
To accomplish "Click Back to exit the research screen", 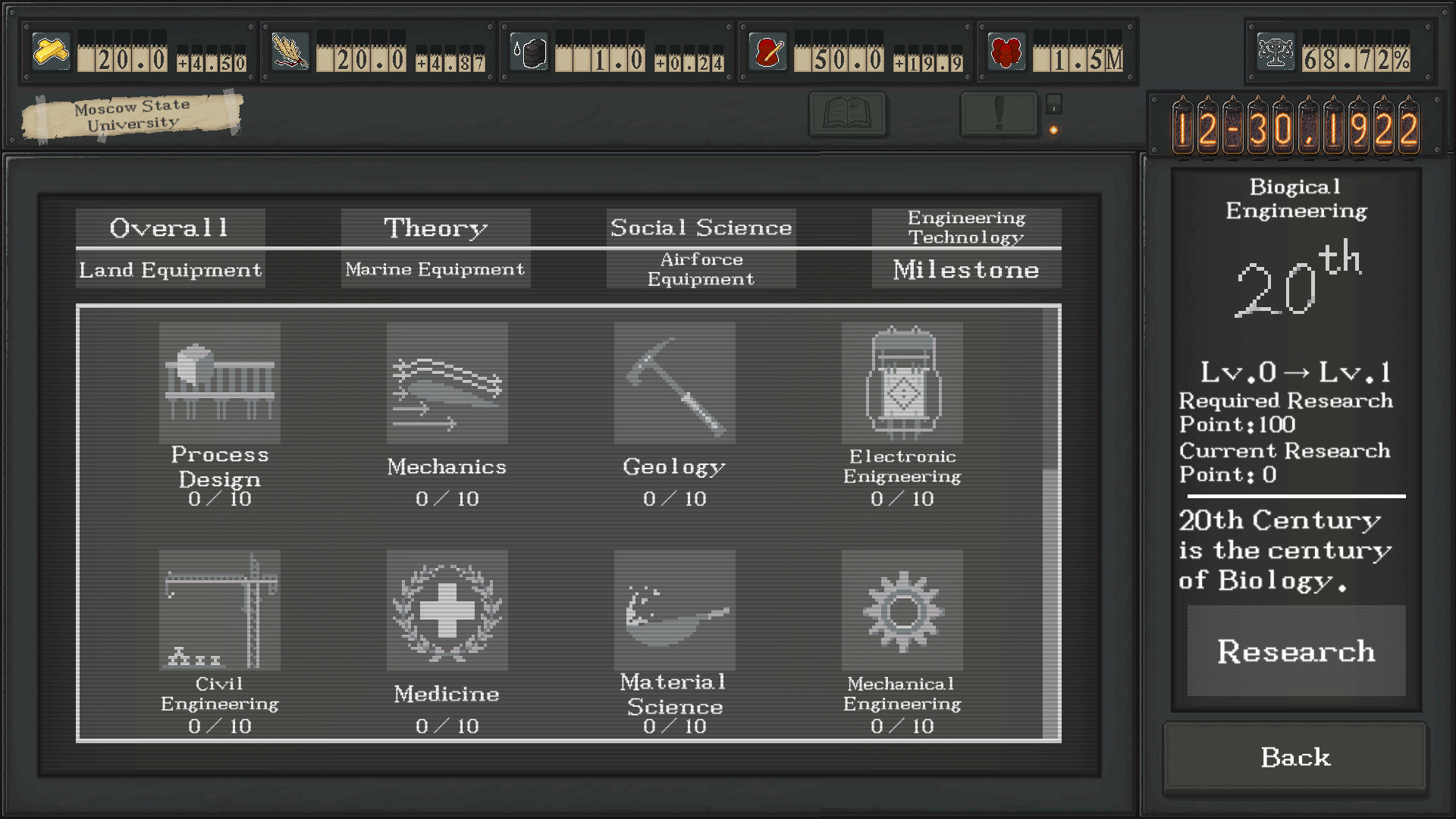I will (1294, 757).
